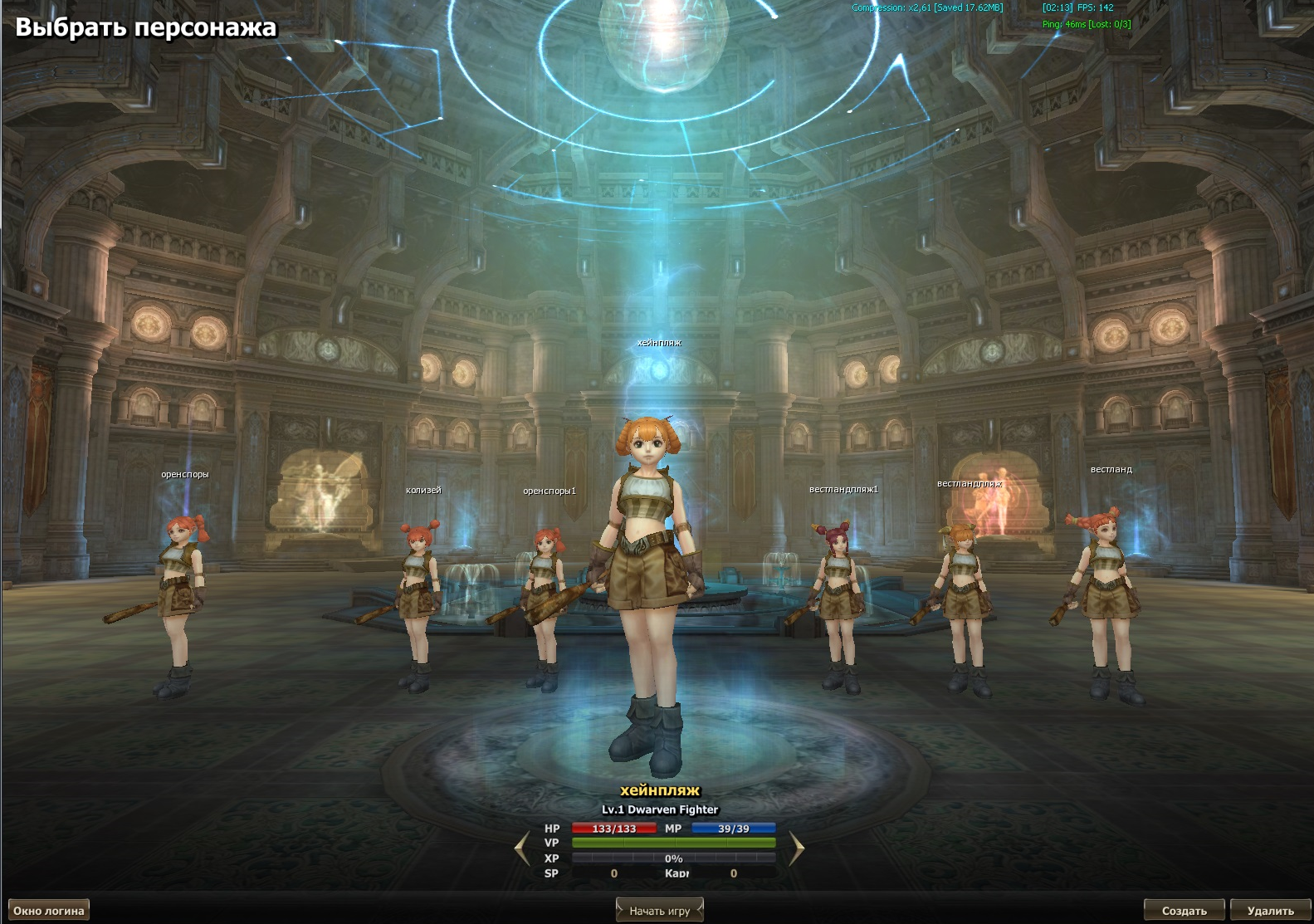The height and width of the screenshot is (924, 1314).
Task: Pick the character named вестланд
Action: (1106, 598)
